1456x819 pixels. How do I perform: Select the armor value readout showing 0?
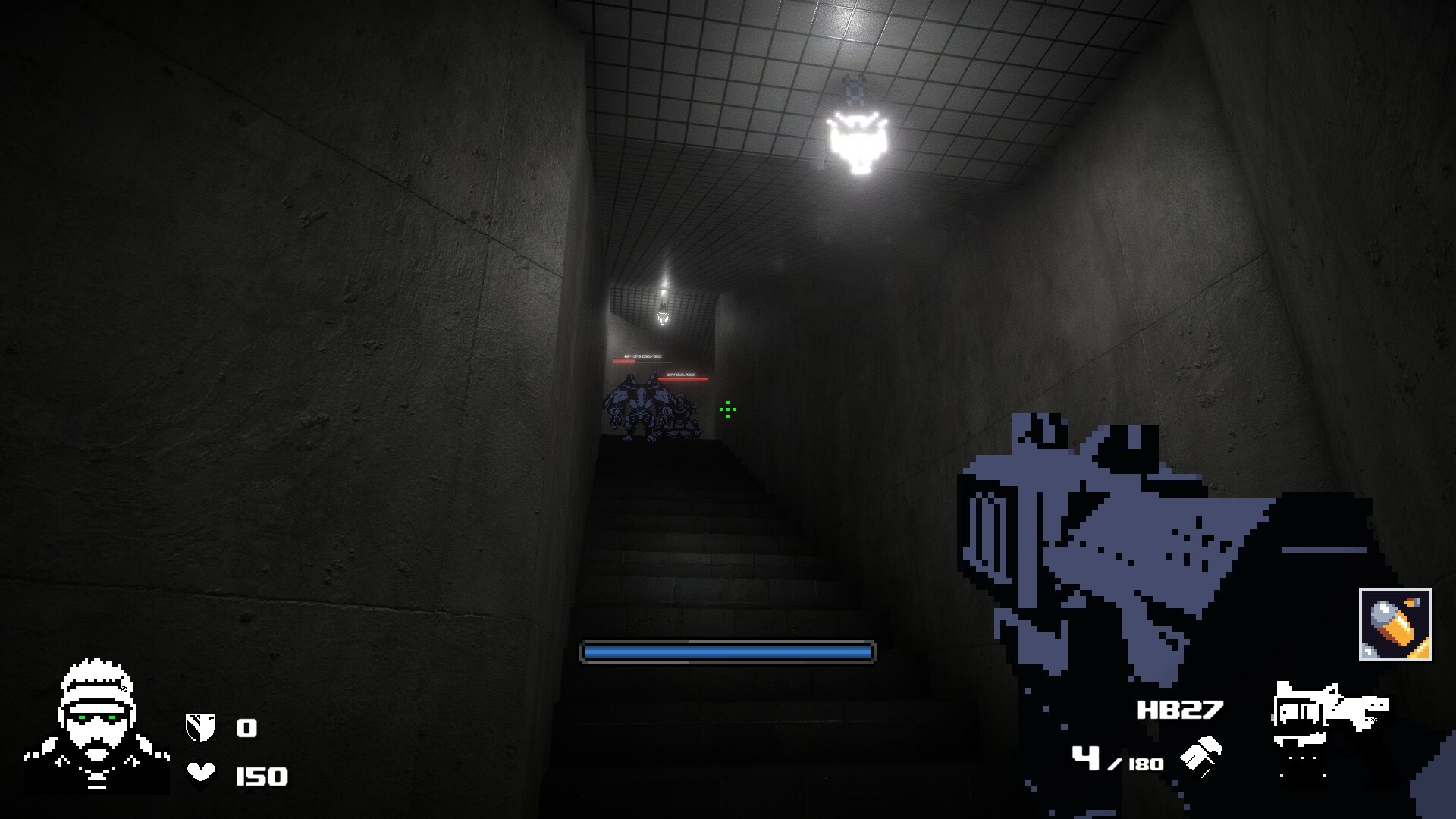246,726
